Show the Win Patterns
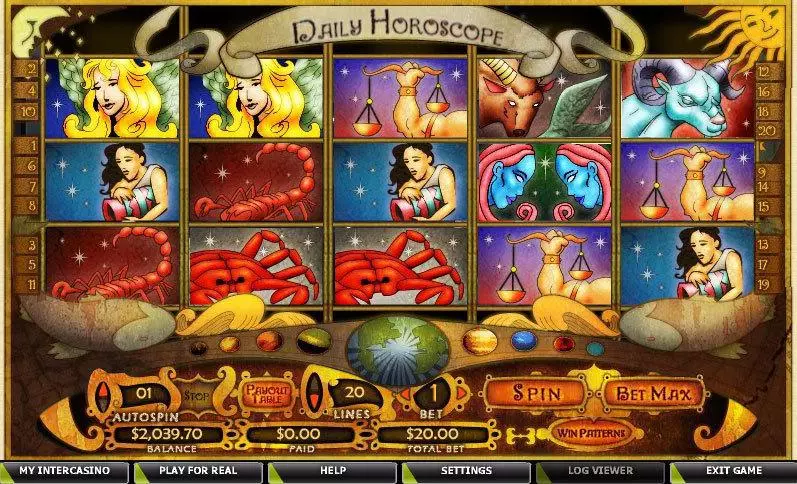This screenshot has width=797, height=484. tap(589, 433)
